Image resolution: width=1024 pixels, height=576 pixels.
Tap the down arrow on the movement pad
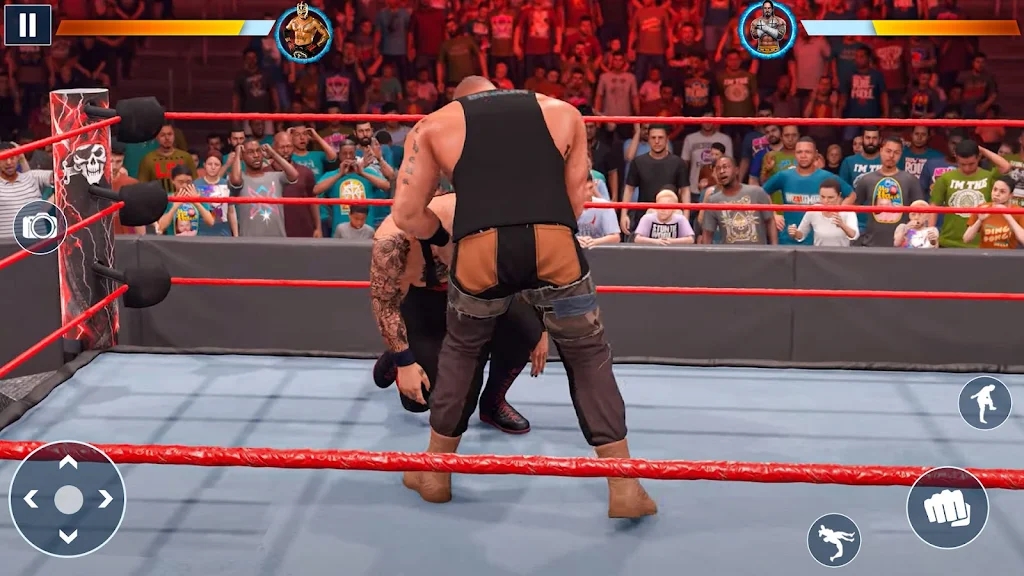coord(67,535)
